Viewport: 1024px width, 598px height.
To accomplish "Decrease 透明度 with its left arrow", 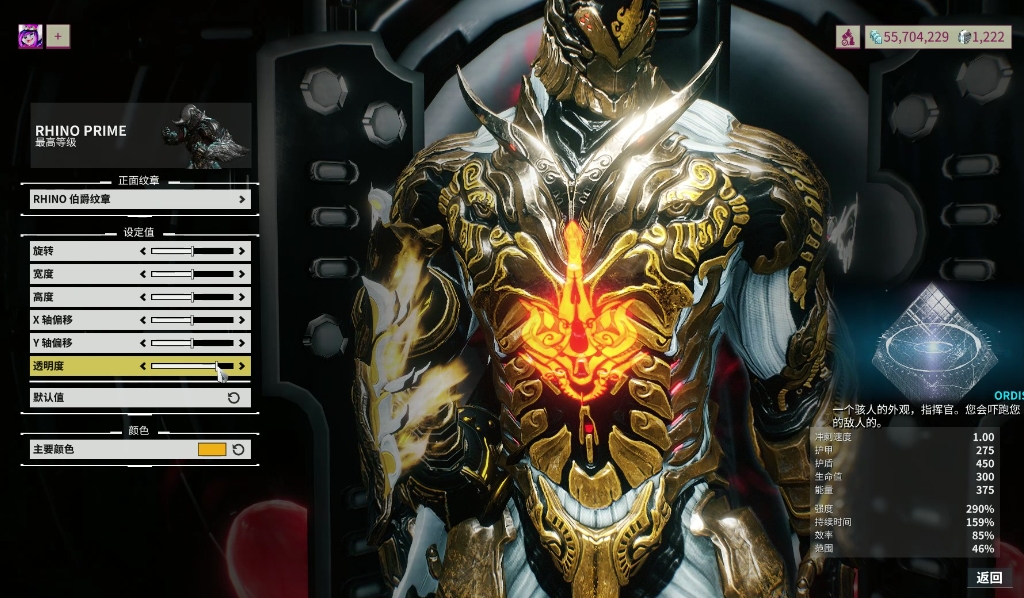I will pos(143,366).
